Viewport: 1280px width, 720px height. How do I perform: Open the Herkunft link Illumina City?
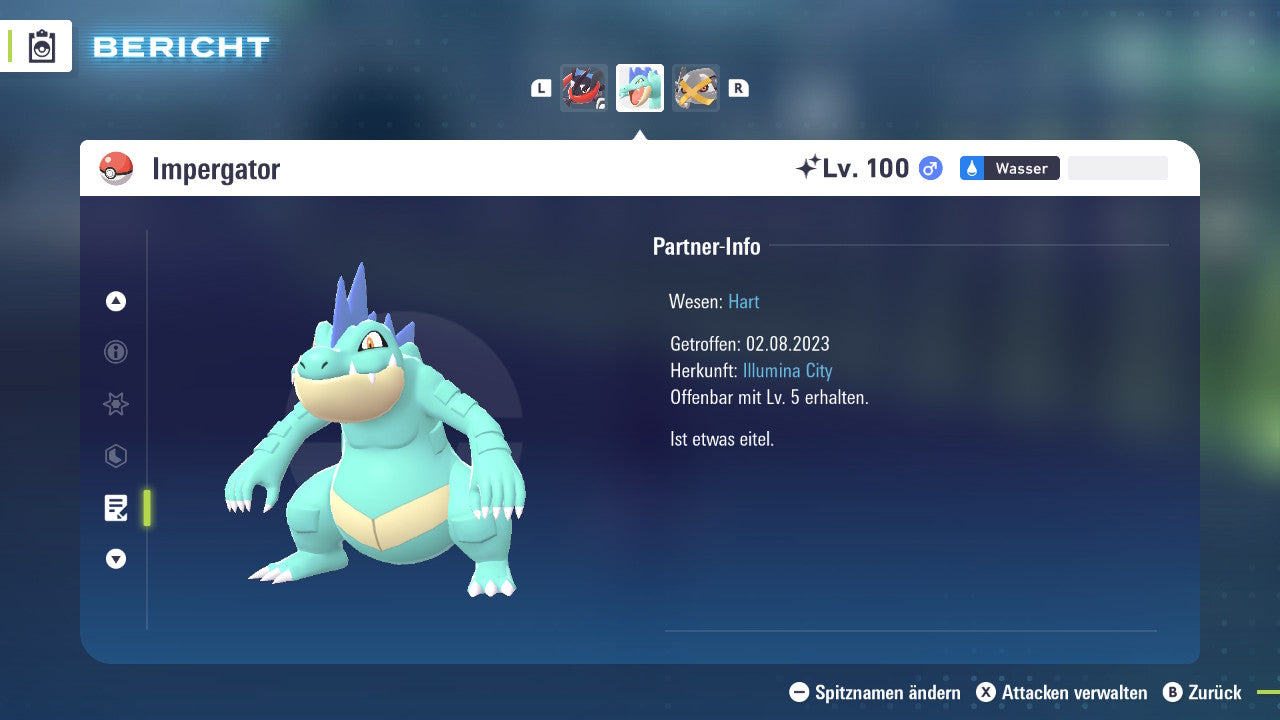click(x=788, y=370)
